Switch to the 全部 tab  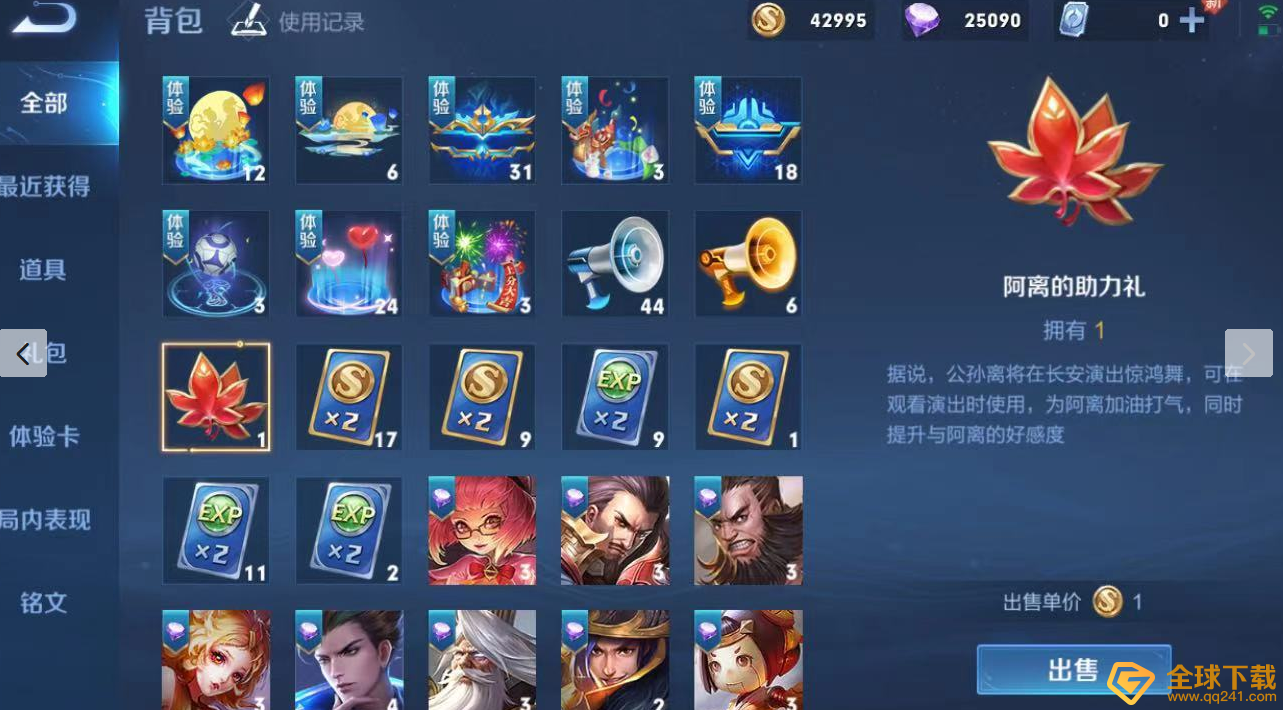(45, 102)
